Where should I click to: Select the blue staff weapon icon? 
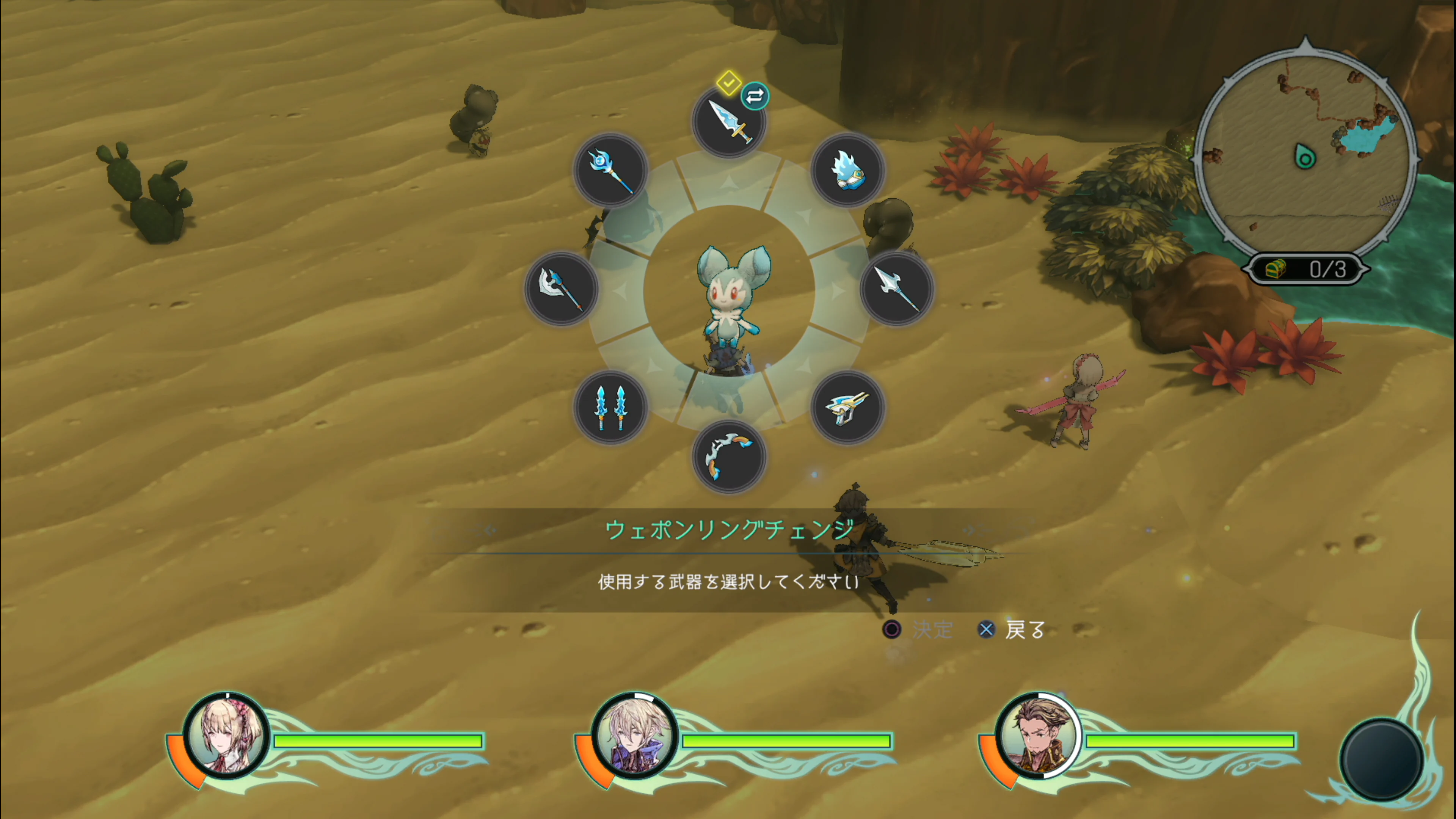point(610,171)
